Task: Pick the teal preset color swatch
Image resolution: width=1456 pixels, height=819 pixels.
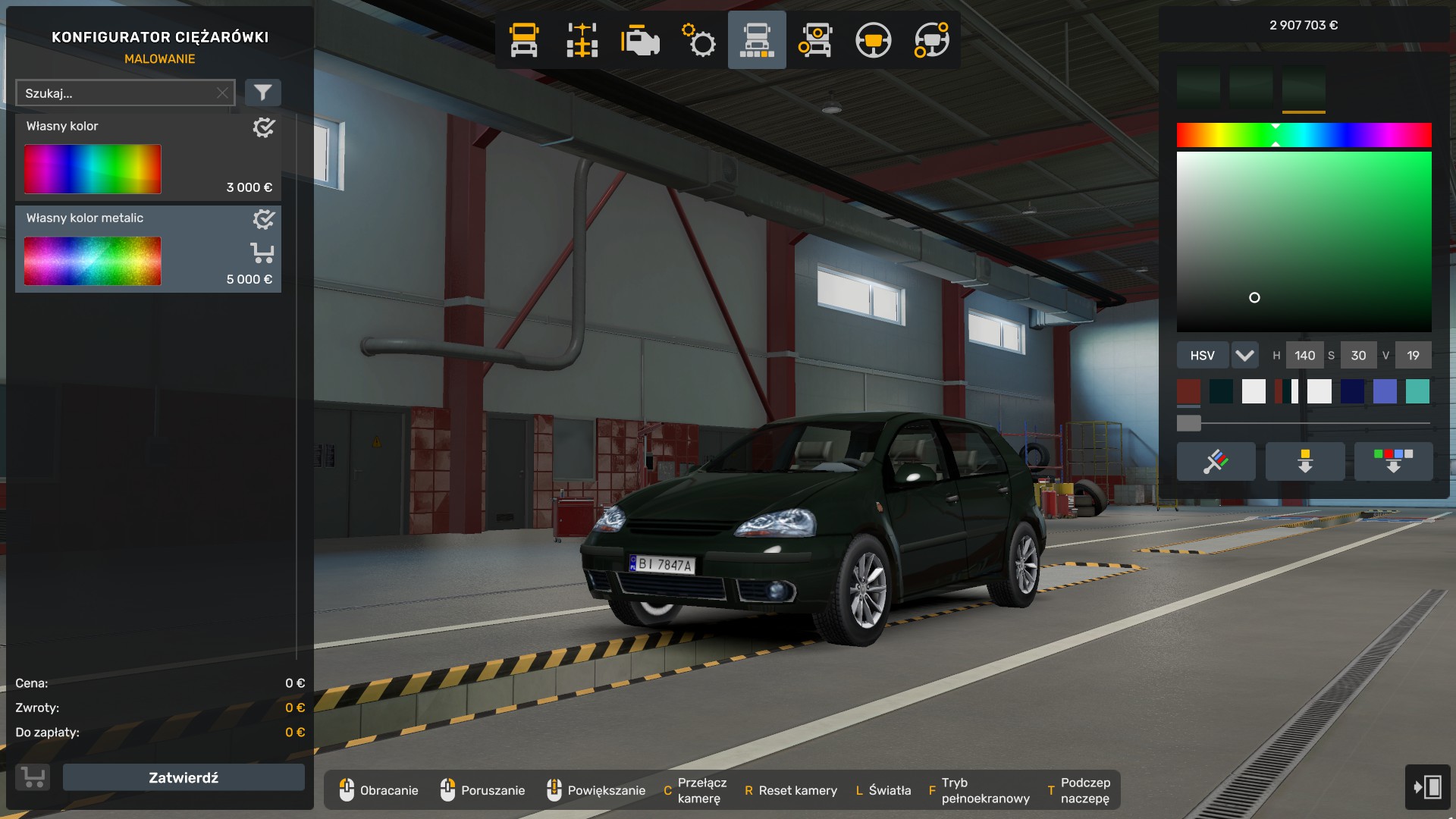Action: 1417,391
